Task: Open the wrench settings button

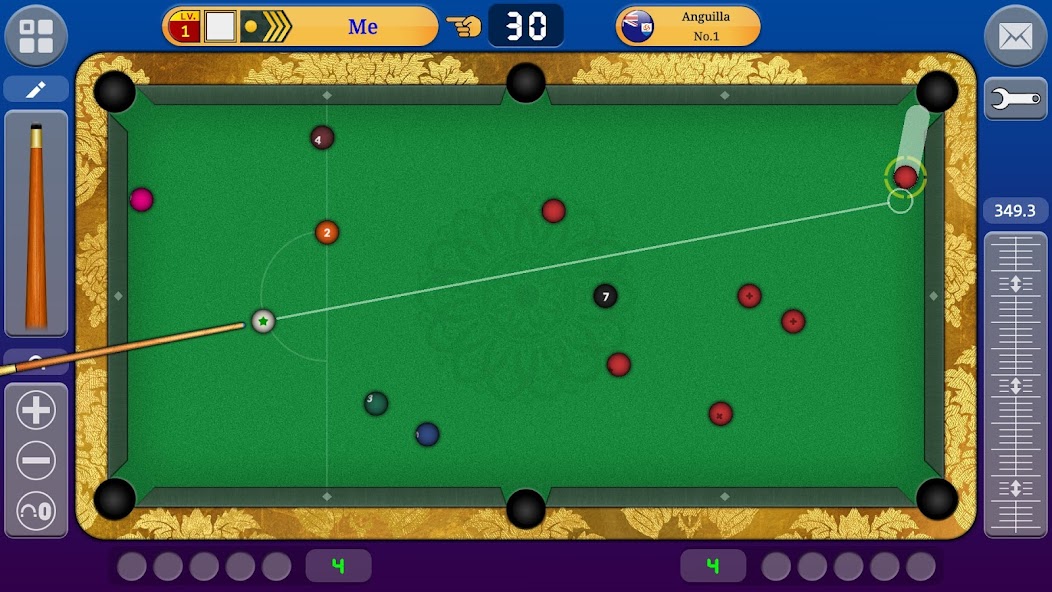Action: pyautogui.click(x=1015, y=99)
